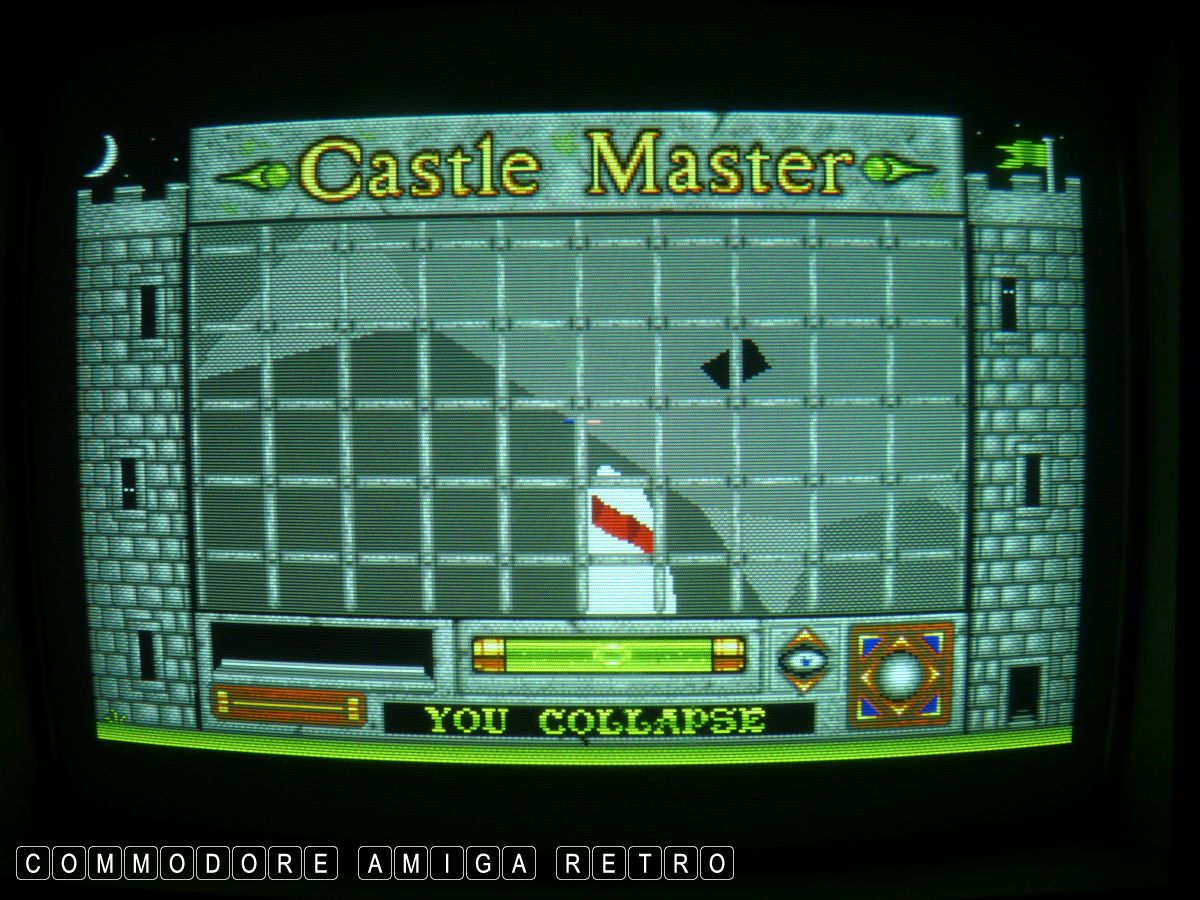The image size is (1200, 900).
Task: Click the eye icon in the status panel
Action: (804, 659)
